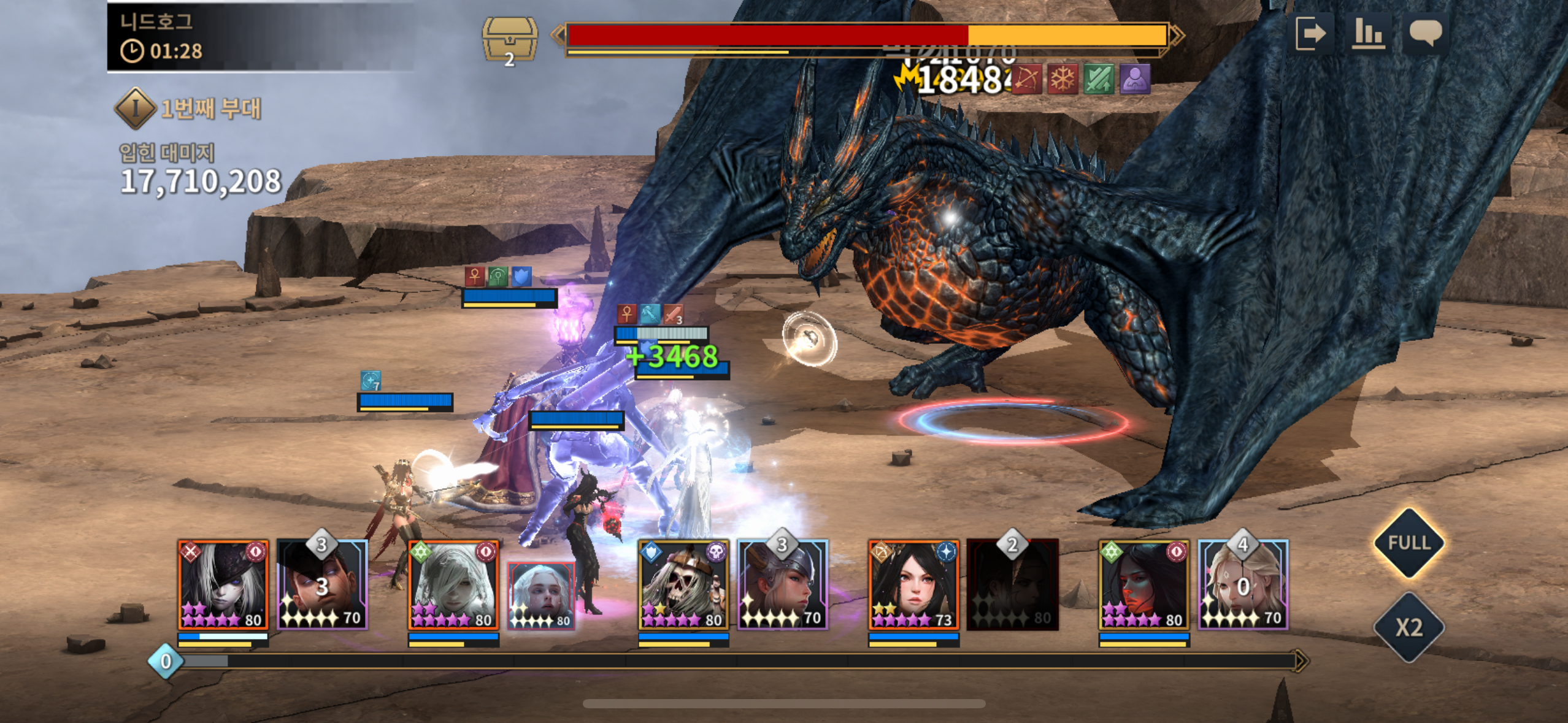Tap the first squad diamond badge

click(134, 109)
